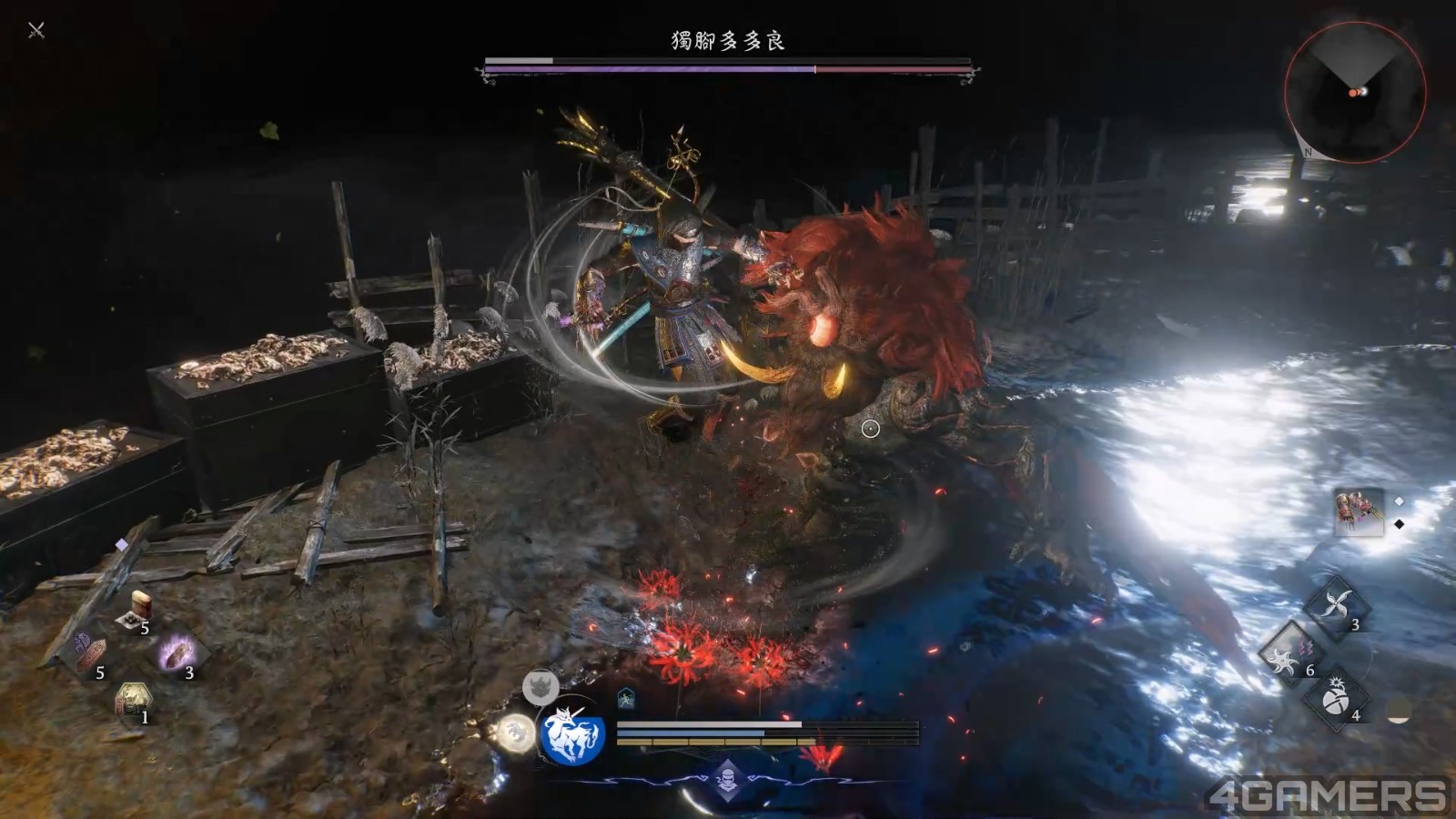This screenshot has height=819, width=1456.
Task: Use the spinning star skill with count 6
Action: coord(1286,658)
